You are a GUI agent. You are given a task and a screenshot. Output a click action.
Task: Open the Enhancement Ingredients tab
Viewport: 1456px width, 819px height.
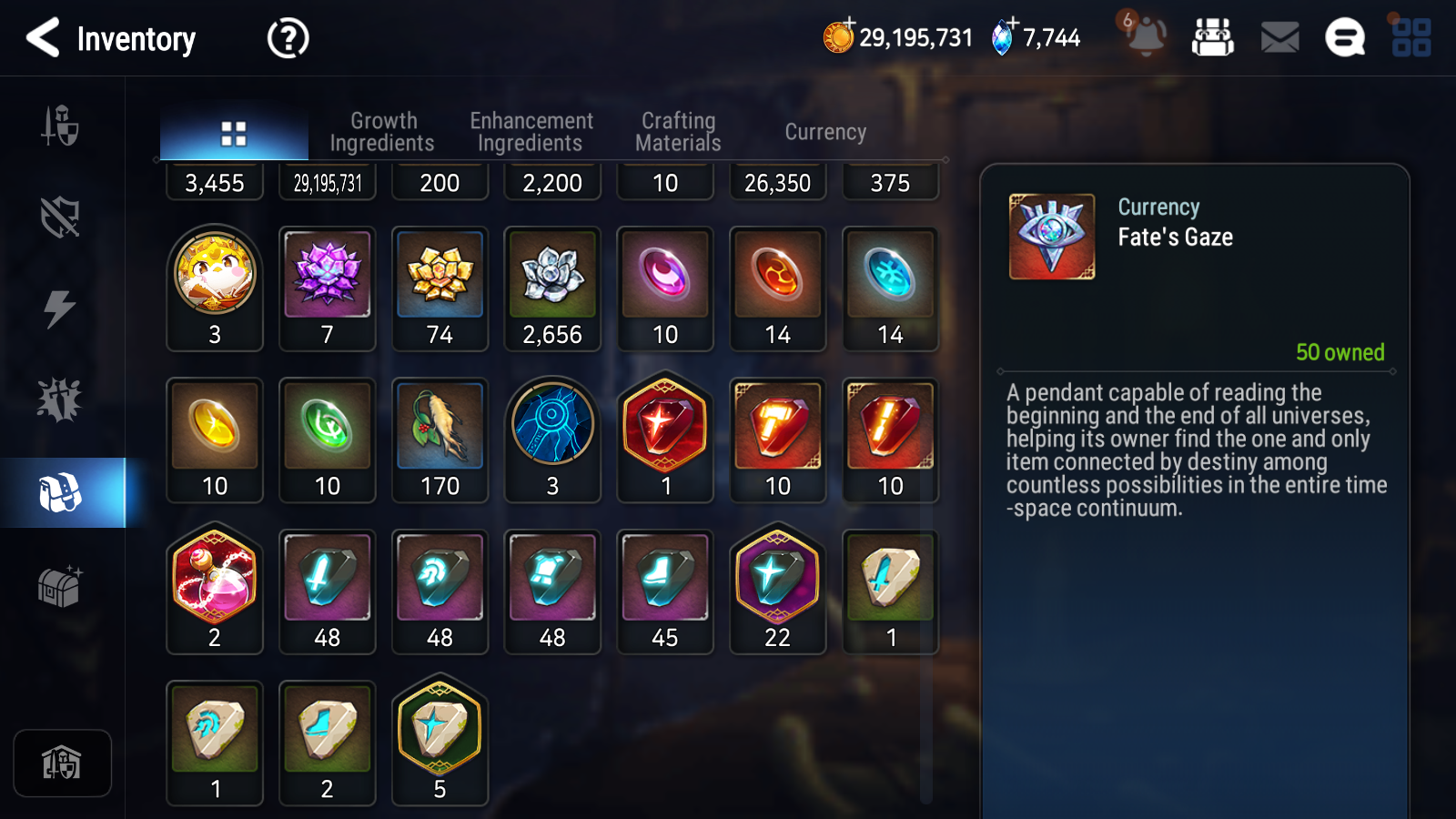(x=531, y=132)
